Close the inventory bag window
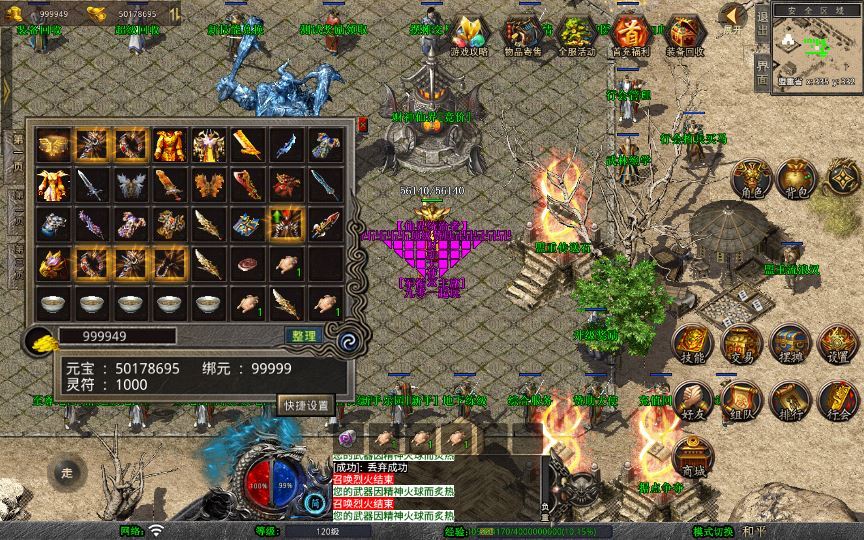Image resolution: width=864 pixels, height=540 pixels. point(362,125)
